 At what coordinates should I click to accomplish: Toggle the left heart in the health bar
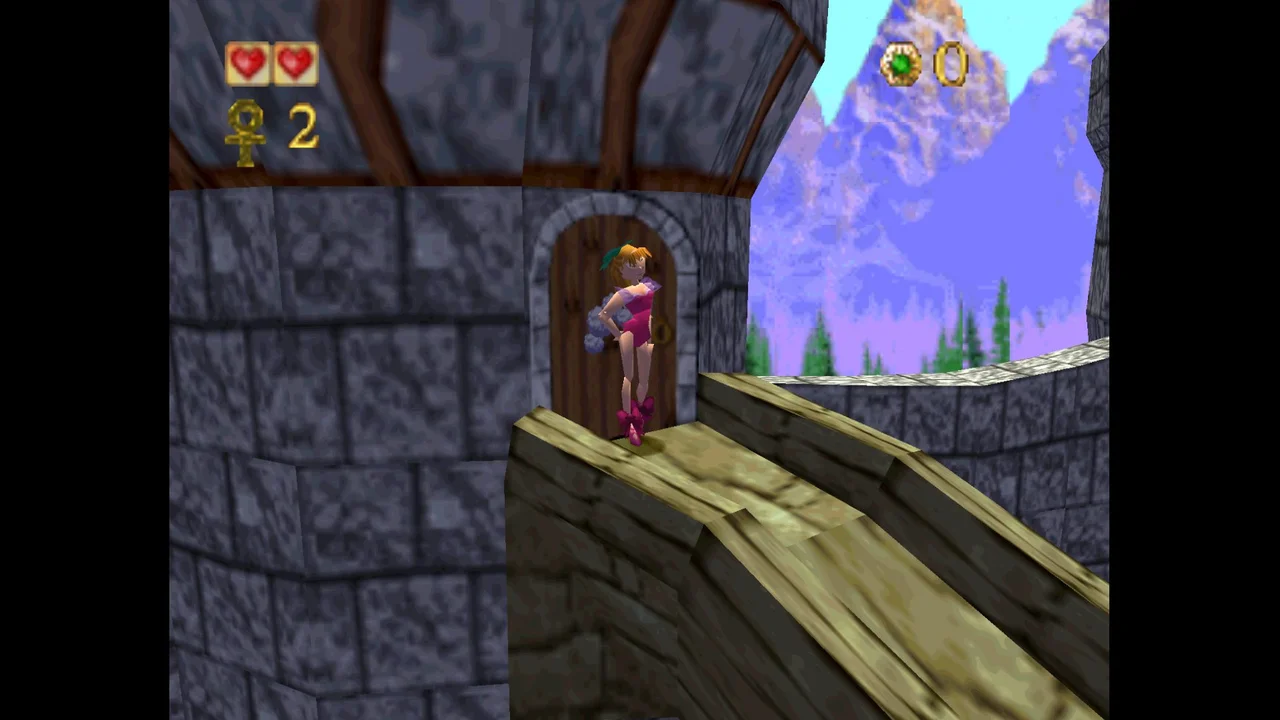point(248,63)
